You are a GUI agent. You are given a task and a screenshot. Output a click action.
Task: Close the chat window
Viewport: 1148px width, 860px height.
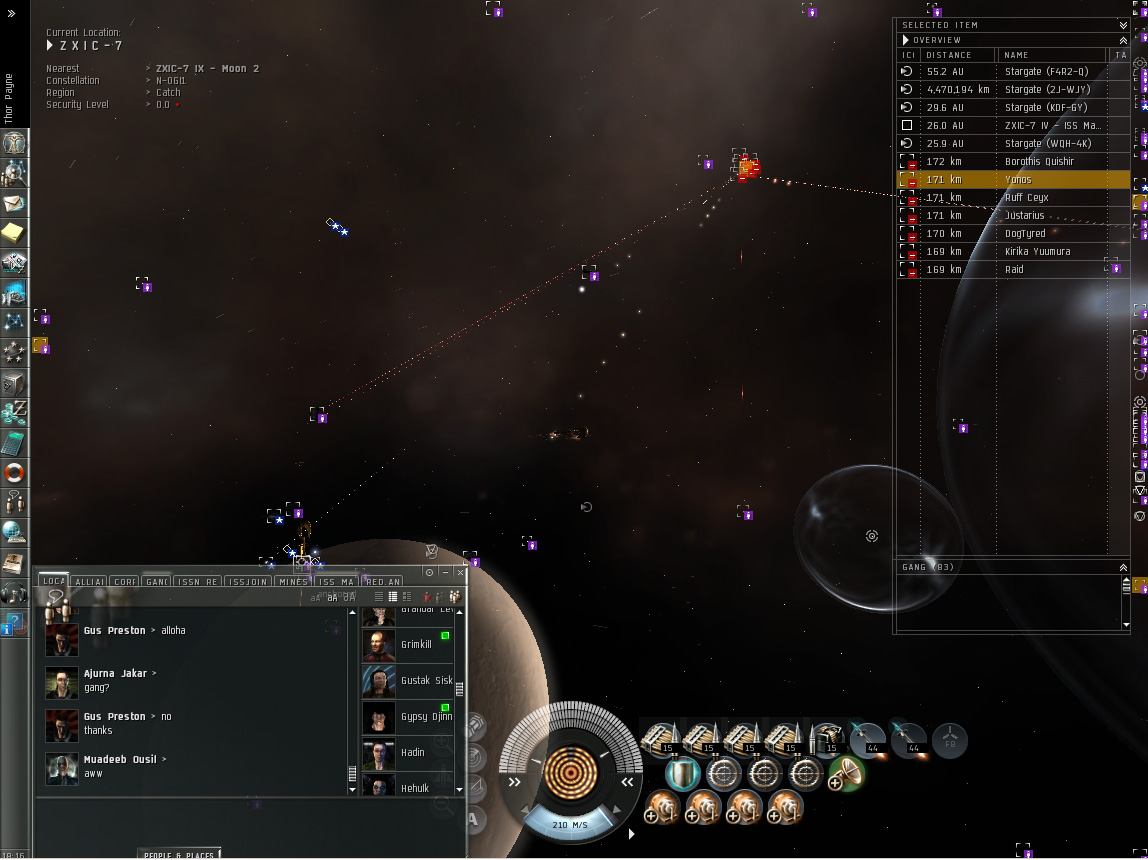pos(460,573)
